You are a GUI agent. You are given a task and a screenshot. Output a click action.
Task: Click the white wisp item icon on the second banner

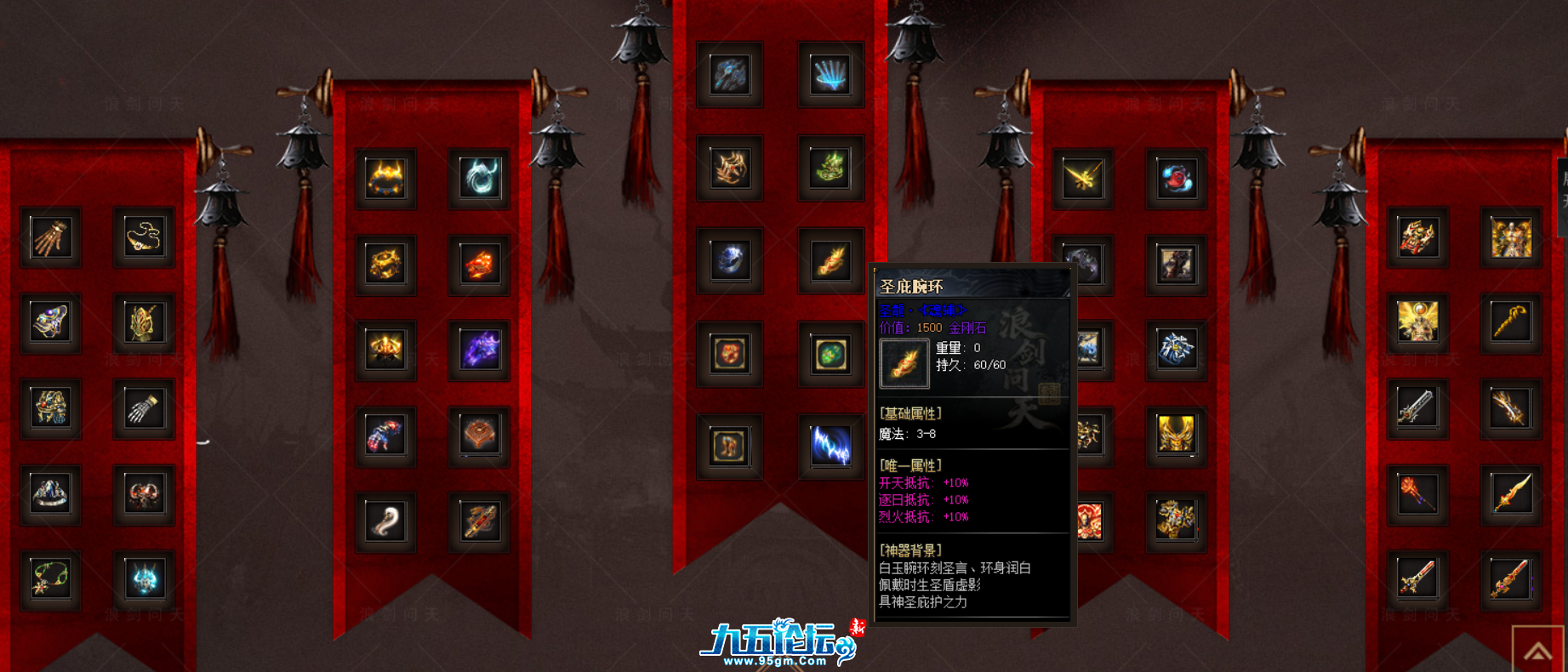[386, 521]
